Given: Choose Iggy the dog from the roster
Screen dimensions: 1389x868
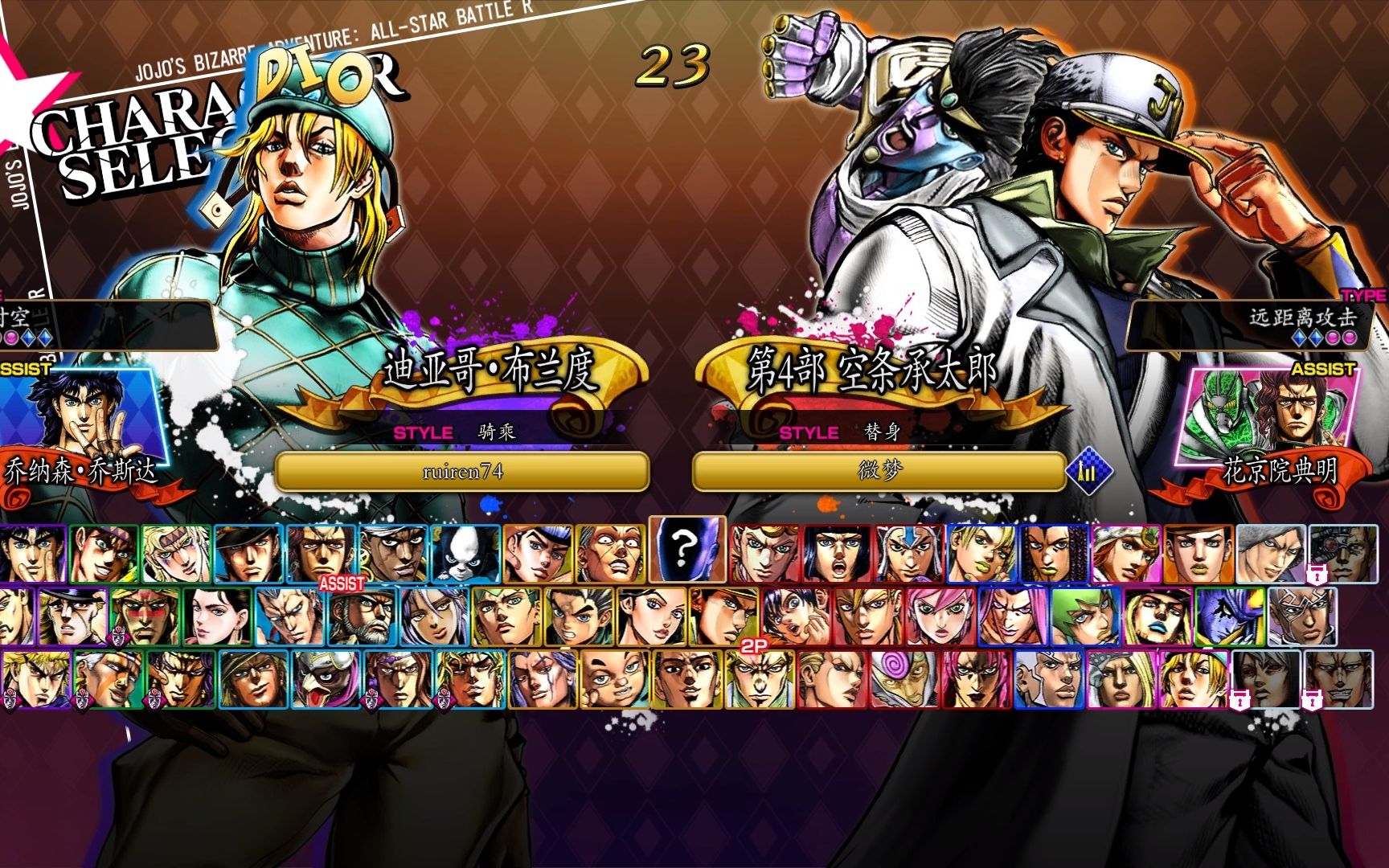Looking at the screenshot, I should 465,554.
